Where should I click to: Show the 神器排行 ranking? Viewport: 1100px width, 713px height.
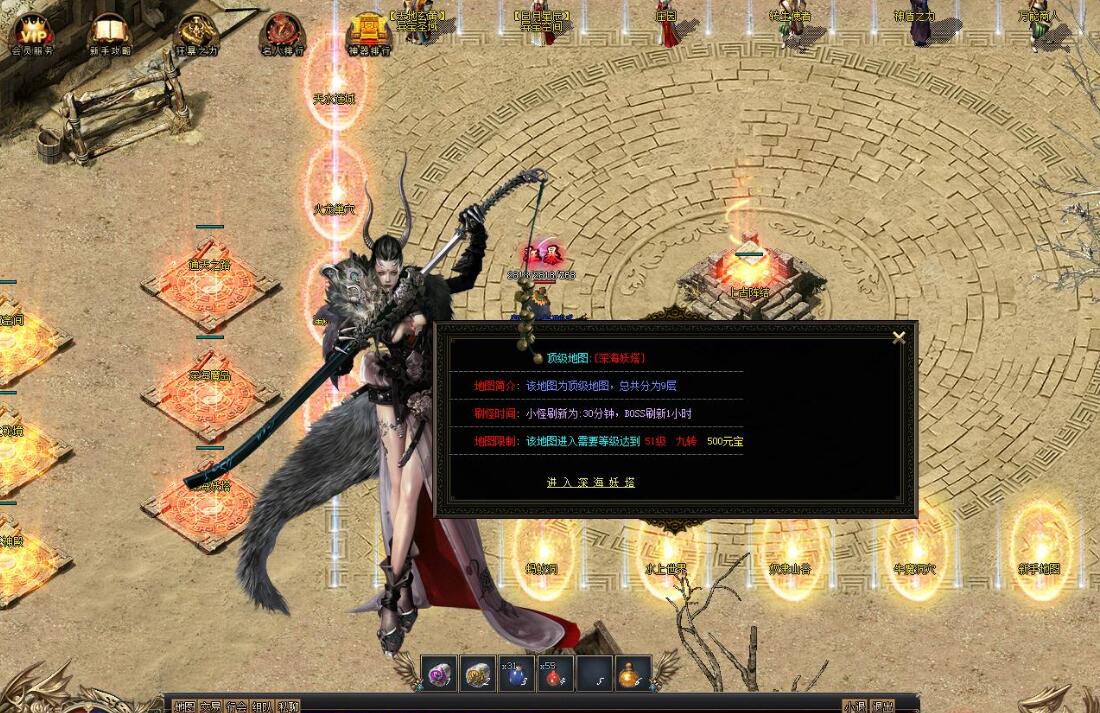(368, 33)
